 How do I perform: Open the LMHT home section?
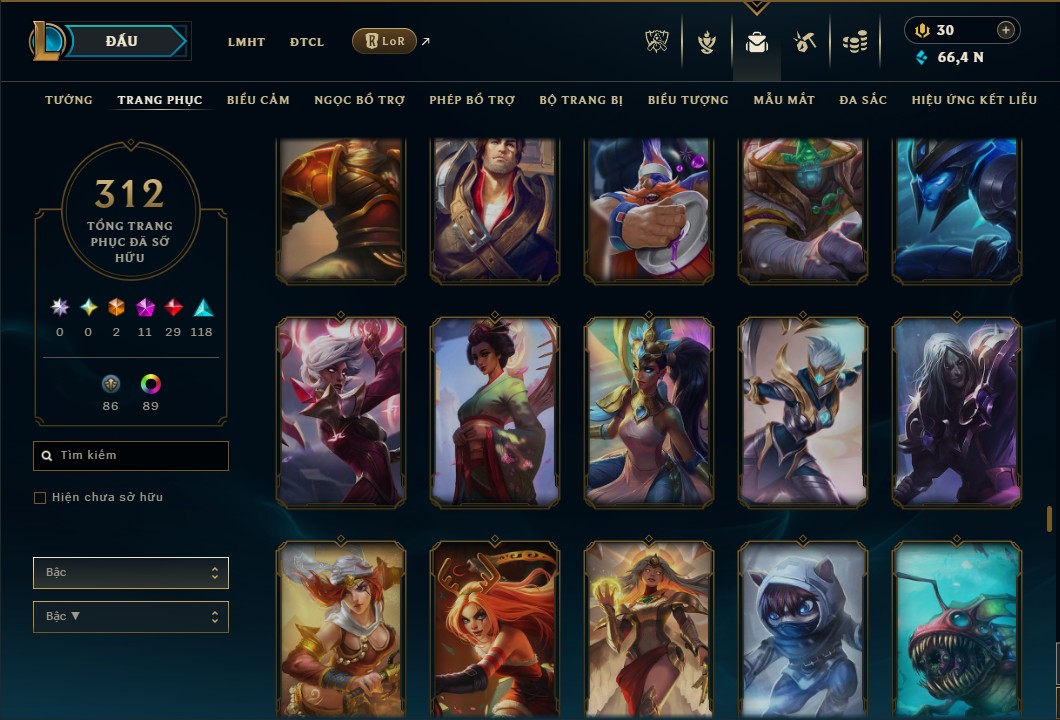tap(246, 42)
